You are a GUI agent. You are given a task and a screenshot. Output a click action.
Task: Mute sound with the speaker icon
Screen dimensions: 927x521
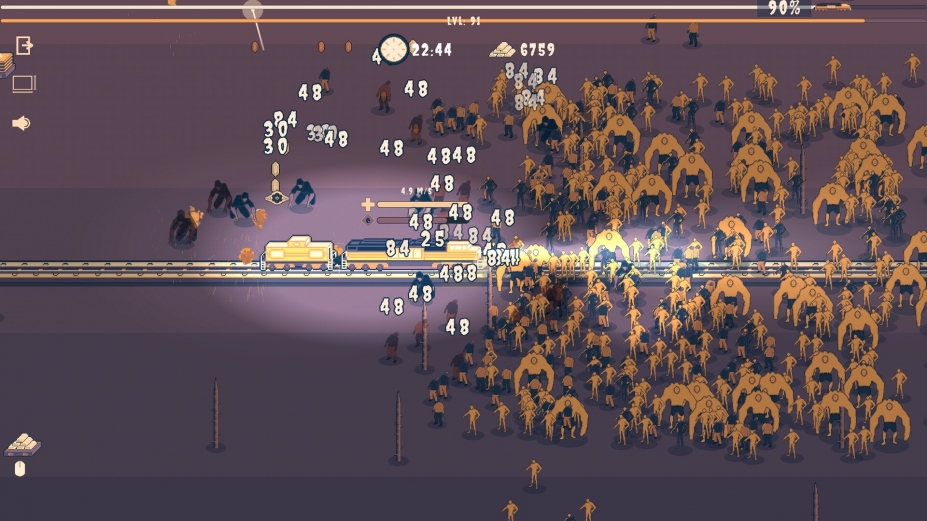tap(21, 123)
